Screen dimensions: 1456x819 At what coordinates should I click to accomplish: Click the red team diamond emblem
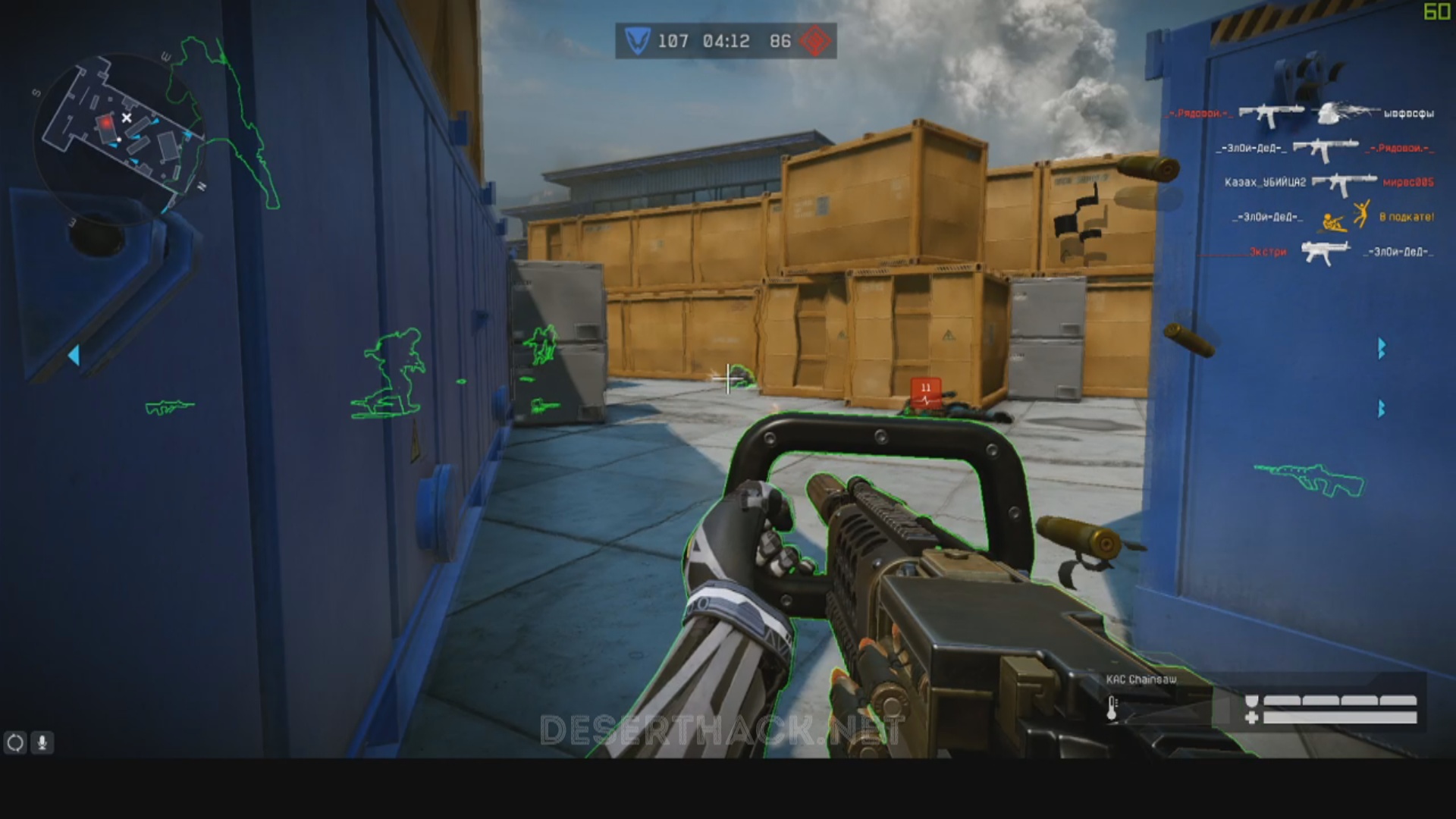pos(816,41)
